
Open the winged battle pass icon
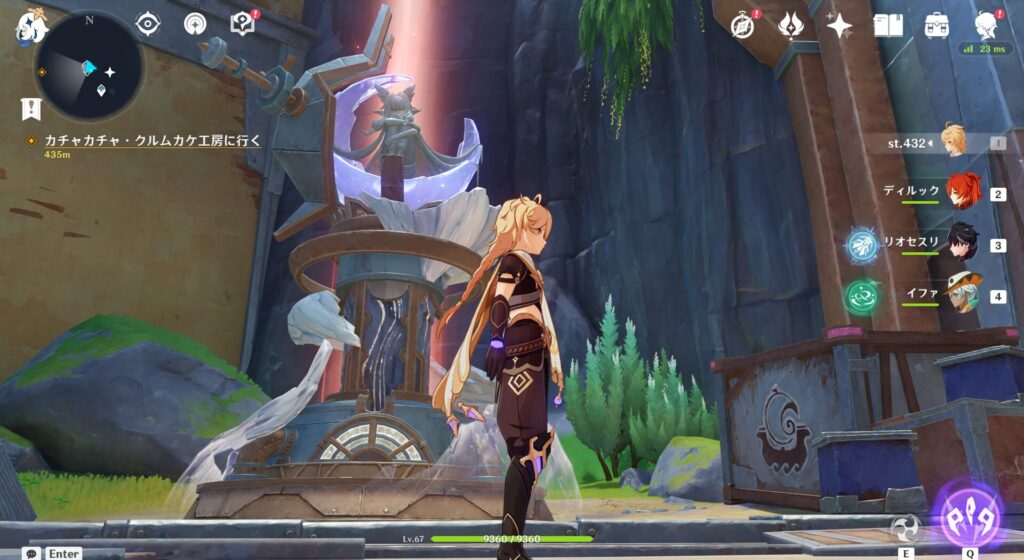pyautogui.click(x=791, y=25)
